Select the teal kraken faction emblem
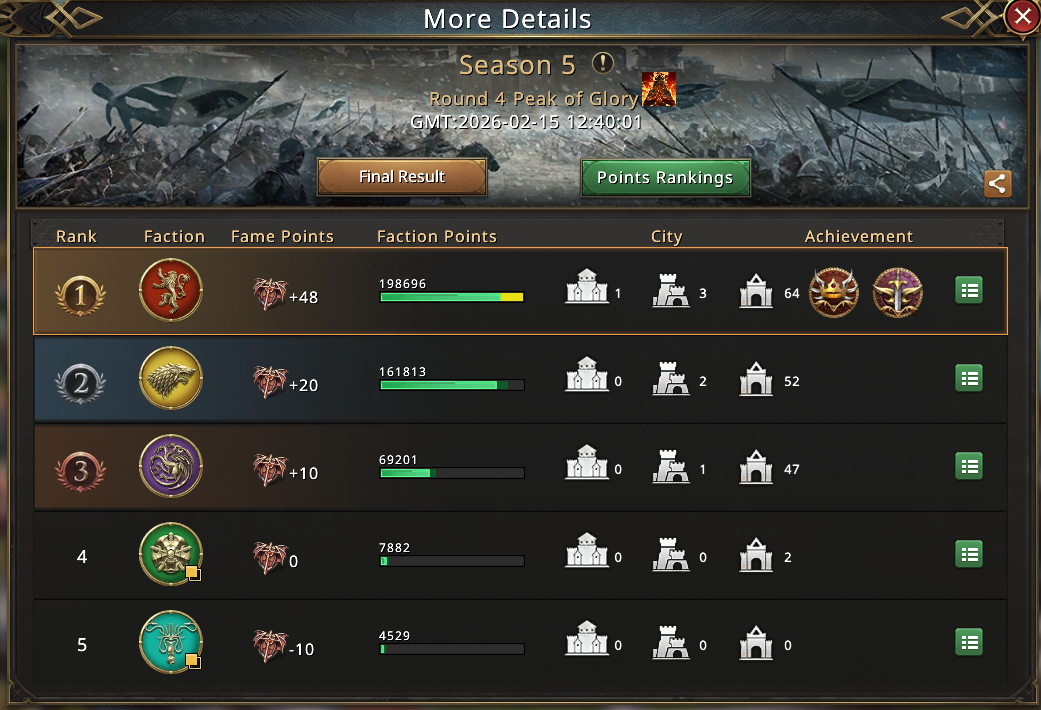The height and width of the screenshot is (710, 1041). [171, 642]
